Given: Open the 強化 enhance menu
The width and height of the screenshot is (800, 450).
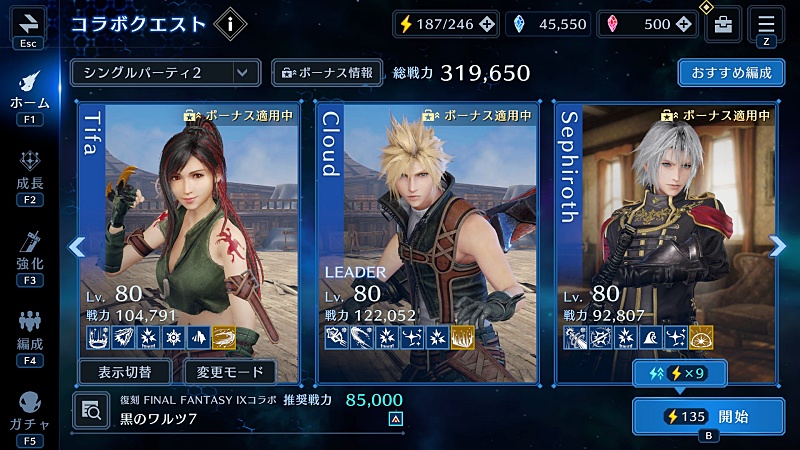Looking at the screenshot, I should point(28,253).
